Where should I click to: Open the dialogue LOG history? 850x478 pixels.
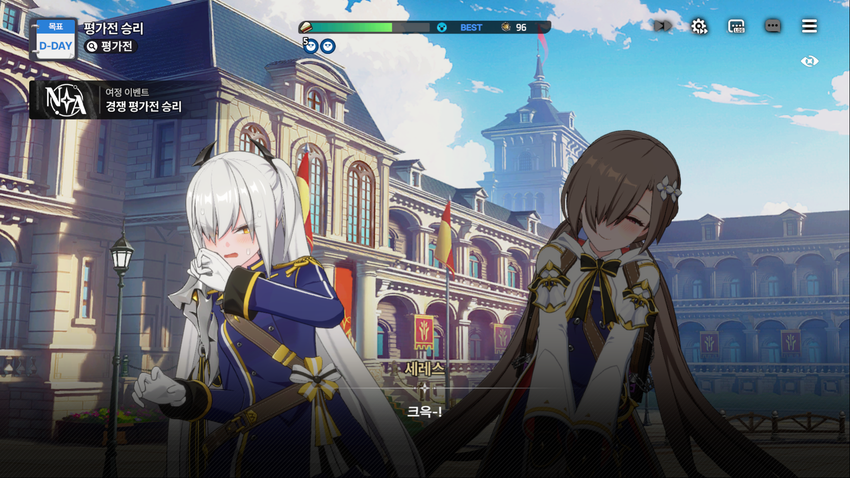pyautogui.click(x=736, y=26)
